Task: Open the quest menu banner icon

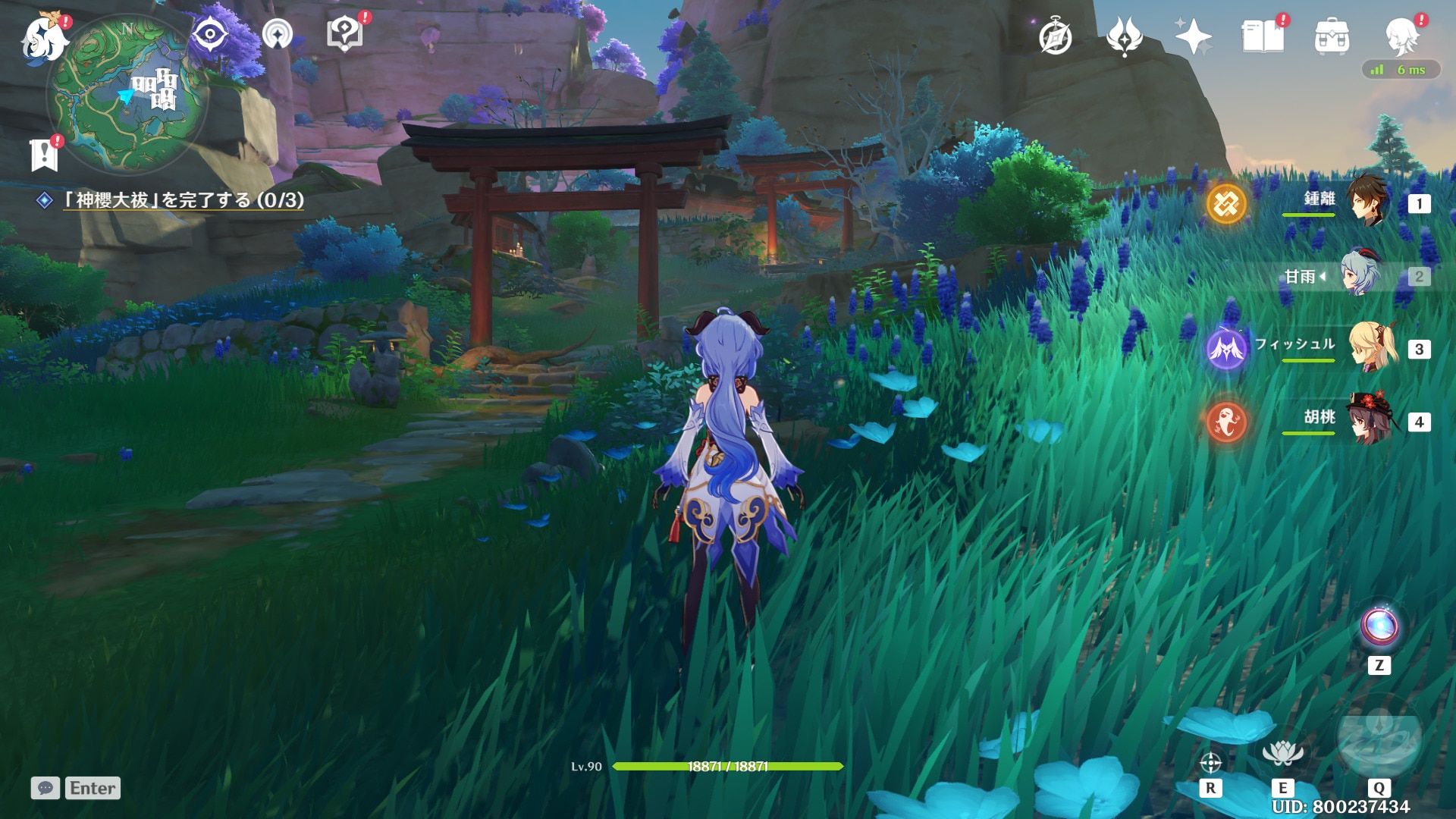Action: pyautogui.click(x=44, y=155)
